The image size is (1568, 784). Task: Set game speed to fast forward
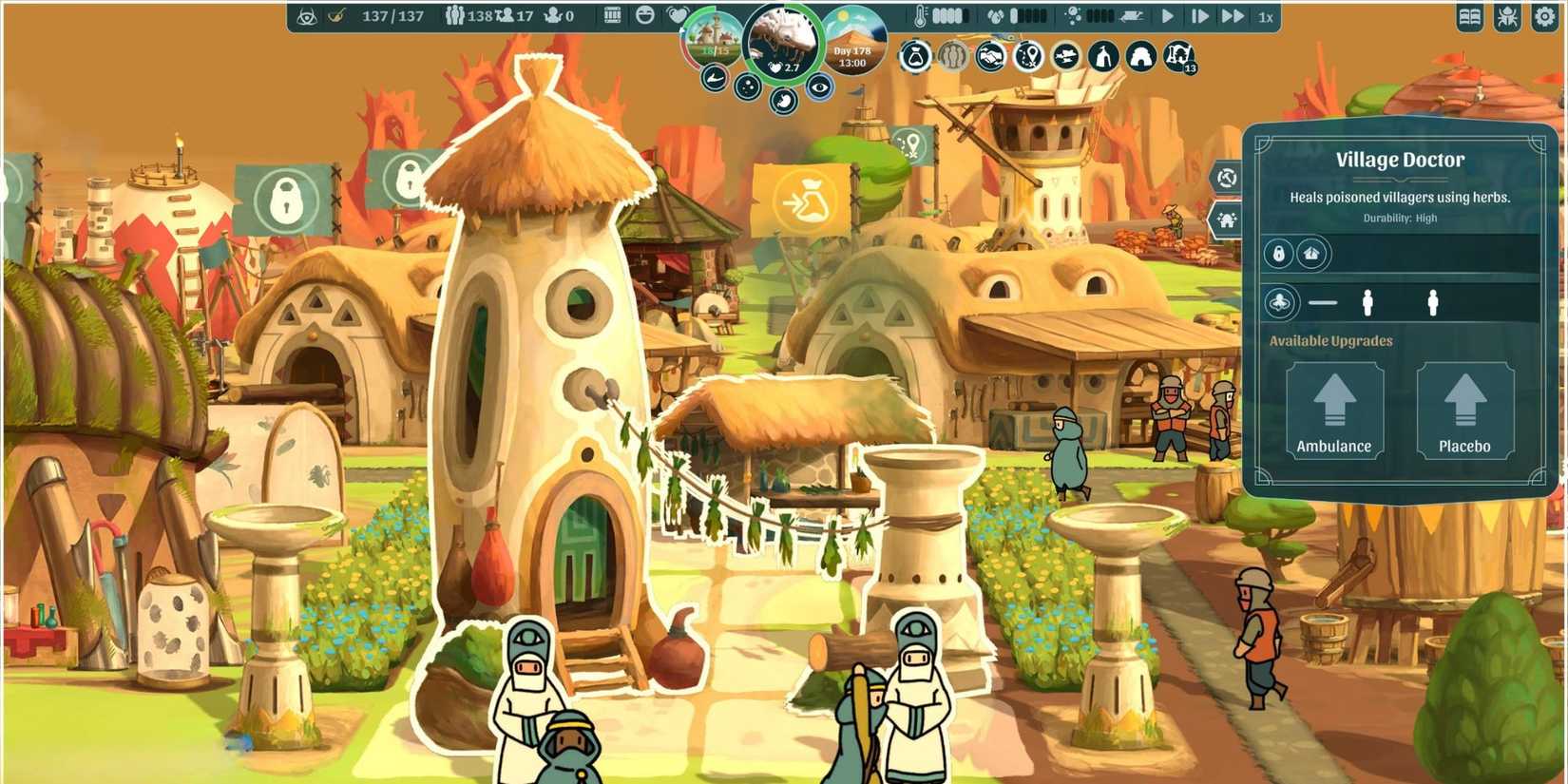(x=1232, y=16)
